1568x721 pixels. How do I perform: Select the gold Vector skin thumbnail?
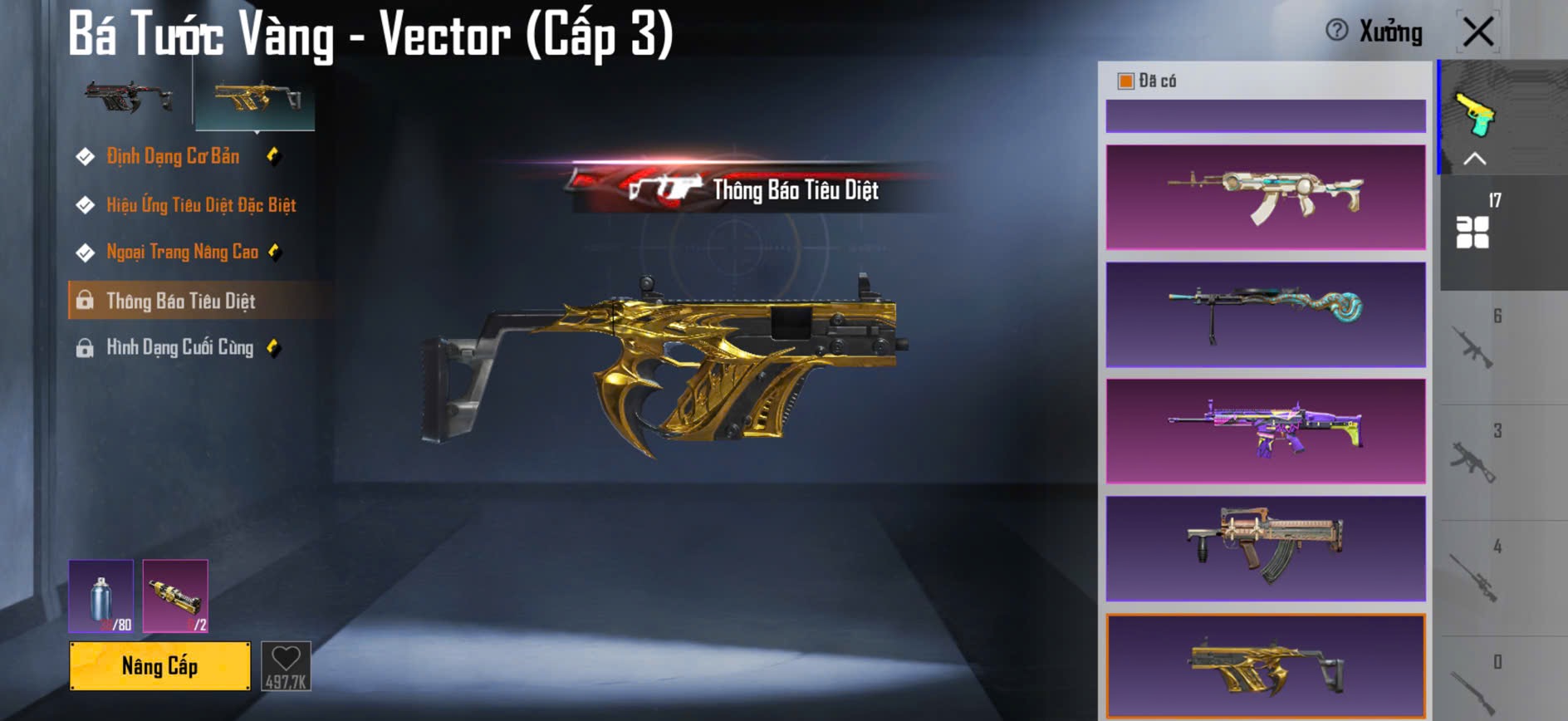(x=255, y=100)
